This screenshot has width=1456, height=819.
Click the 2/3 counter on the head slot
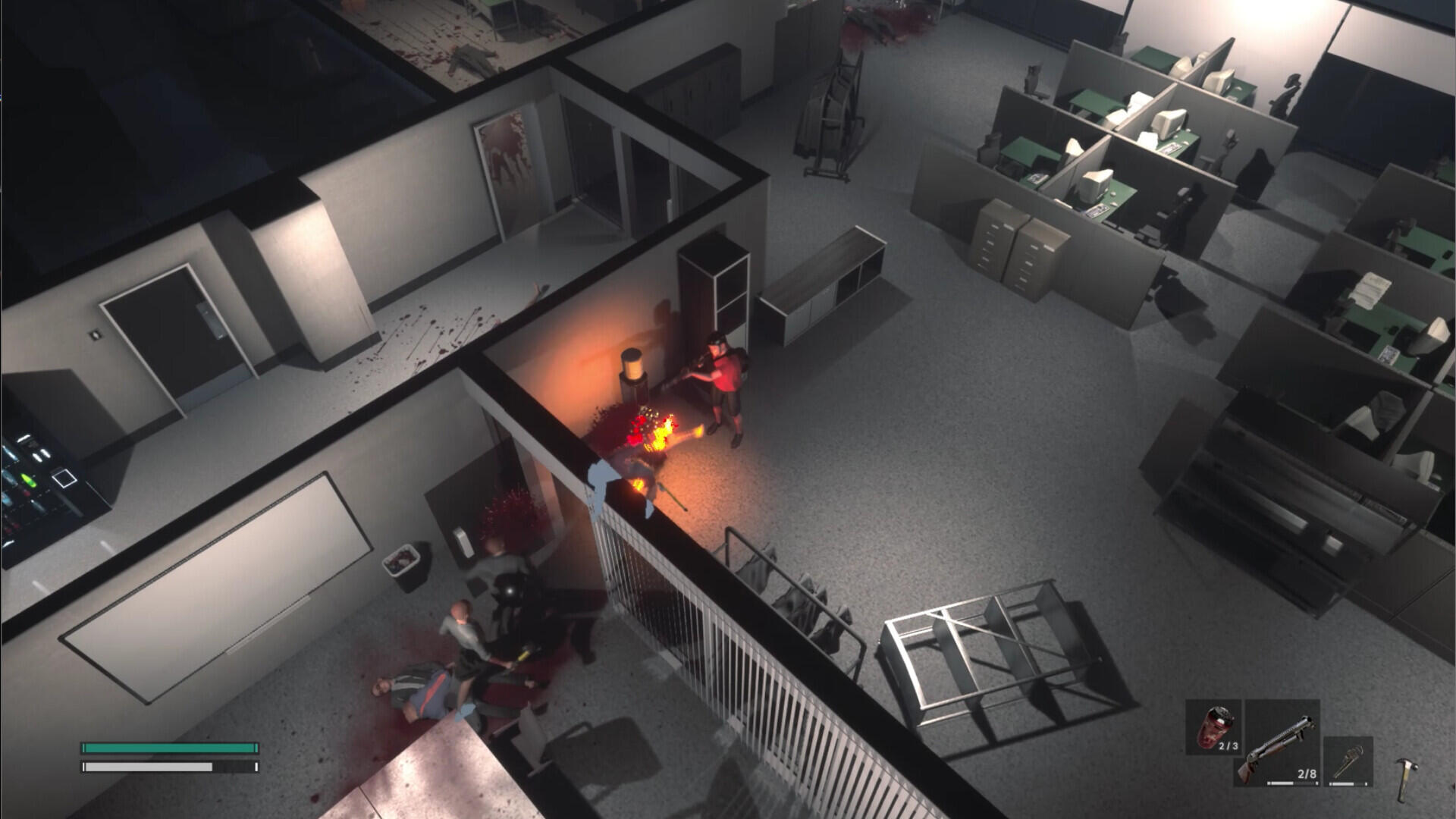[1228, 745]
